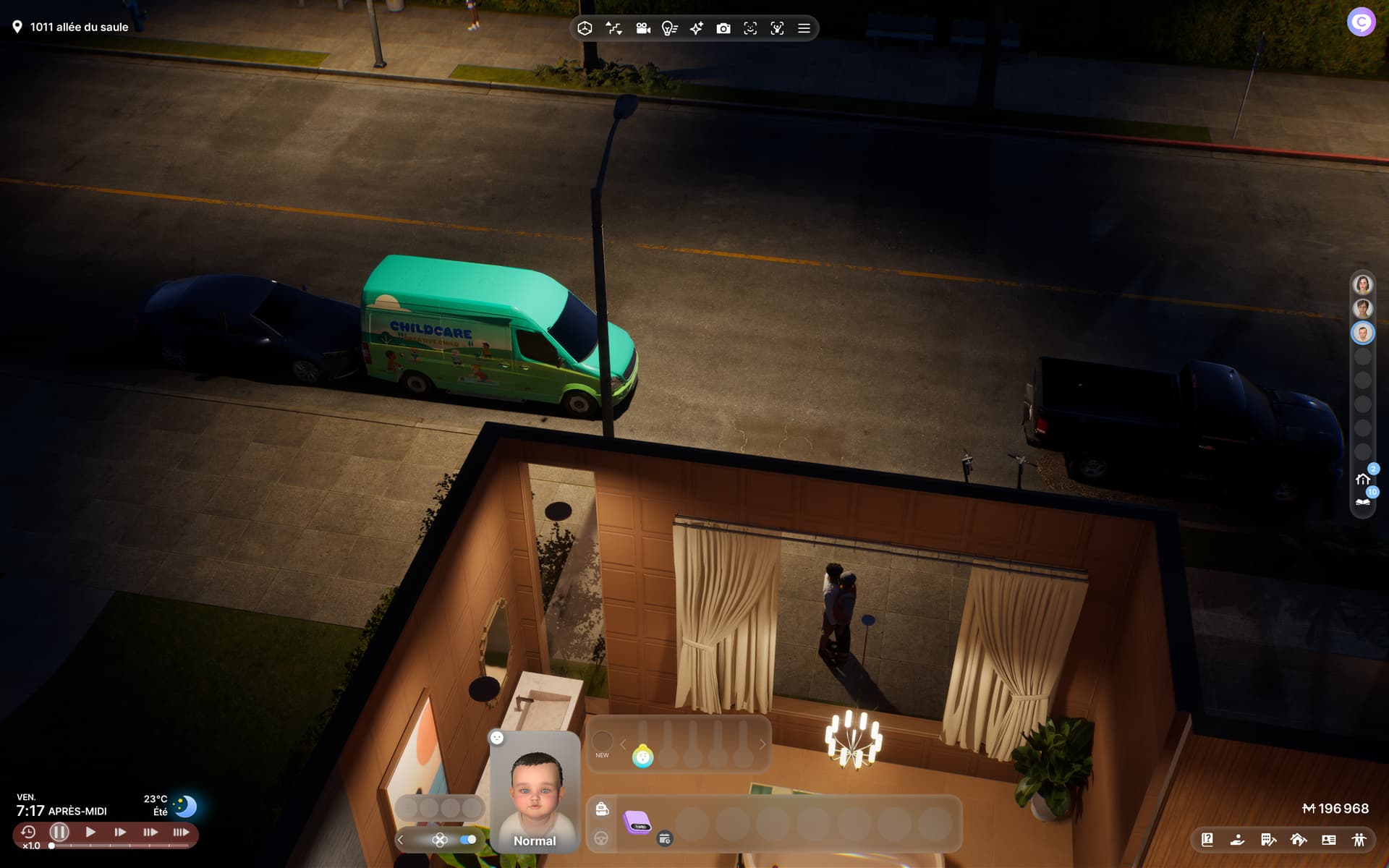Open the guide book with question mark

point(1207,840)
